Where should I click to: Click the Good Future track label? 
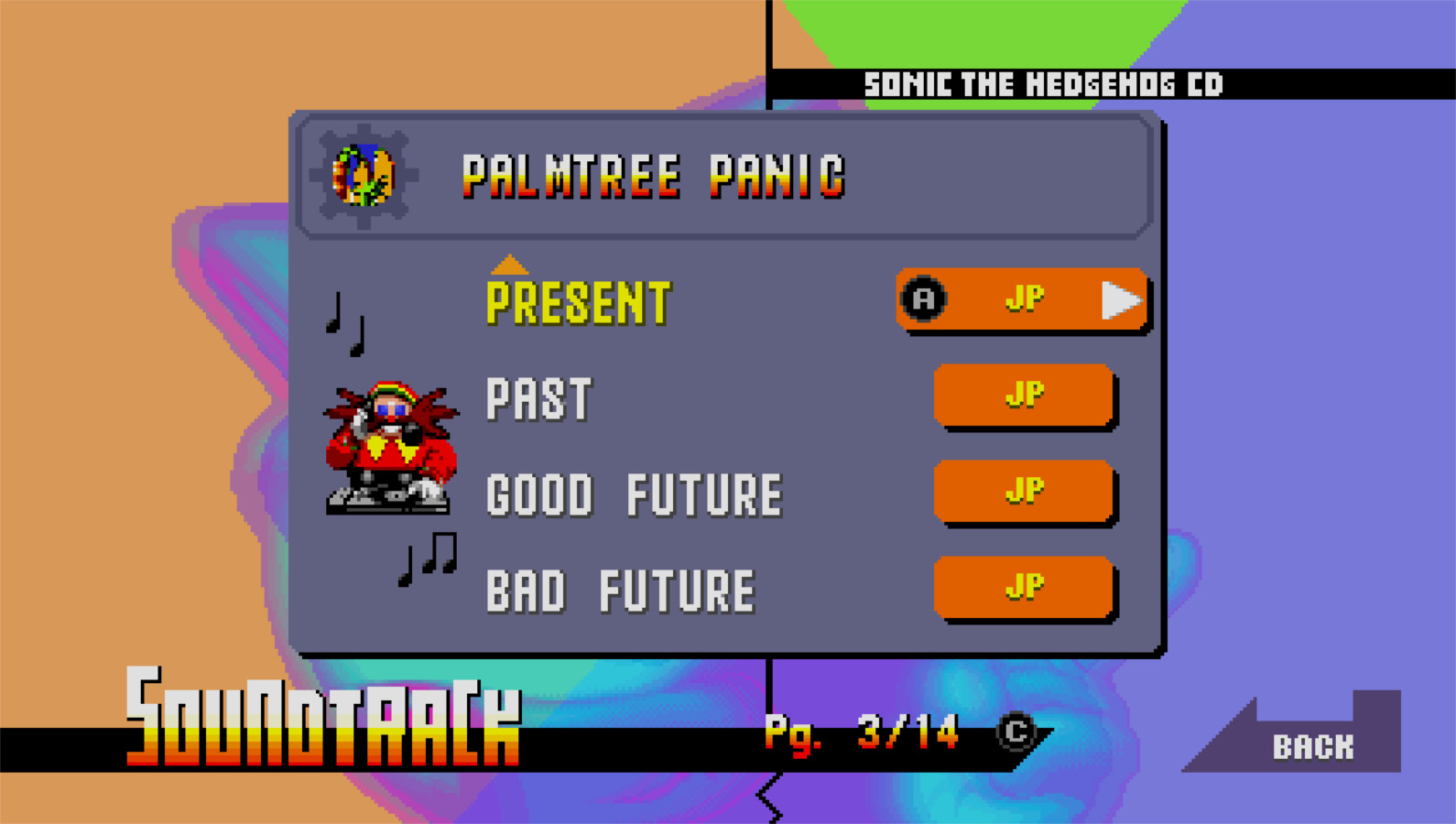point(635,493)
